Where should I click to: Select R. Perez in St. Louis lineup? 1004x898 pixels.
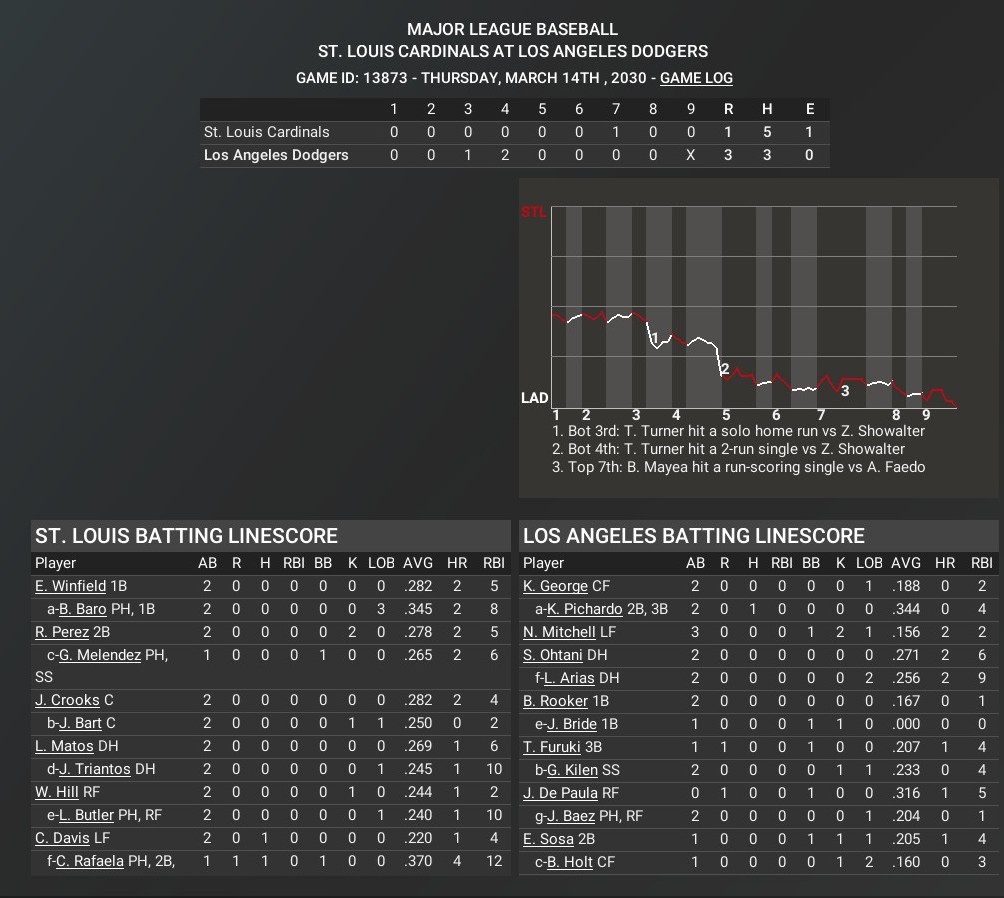tap(62, 632)
